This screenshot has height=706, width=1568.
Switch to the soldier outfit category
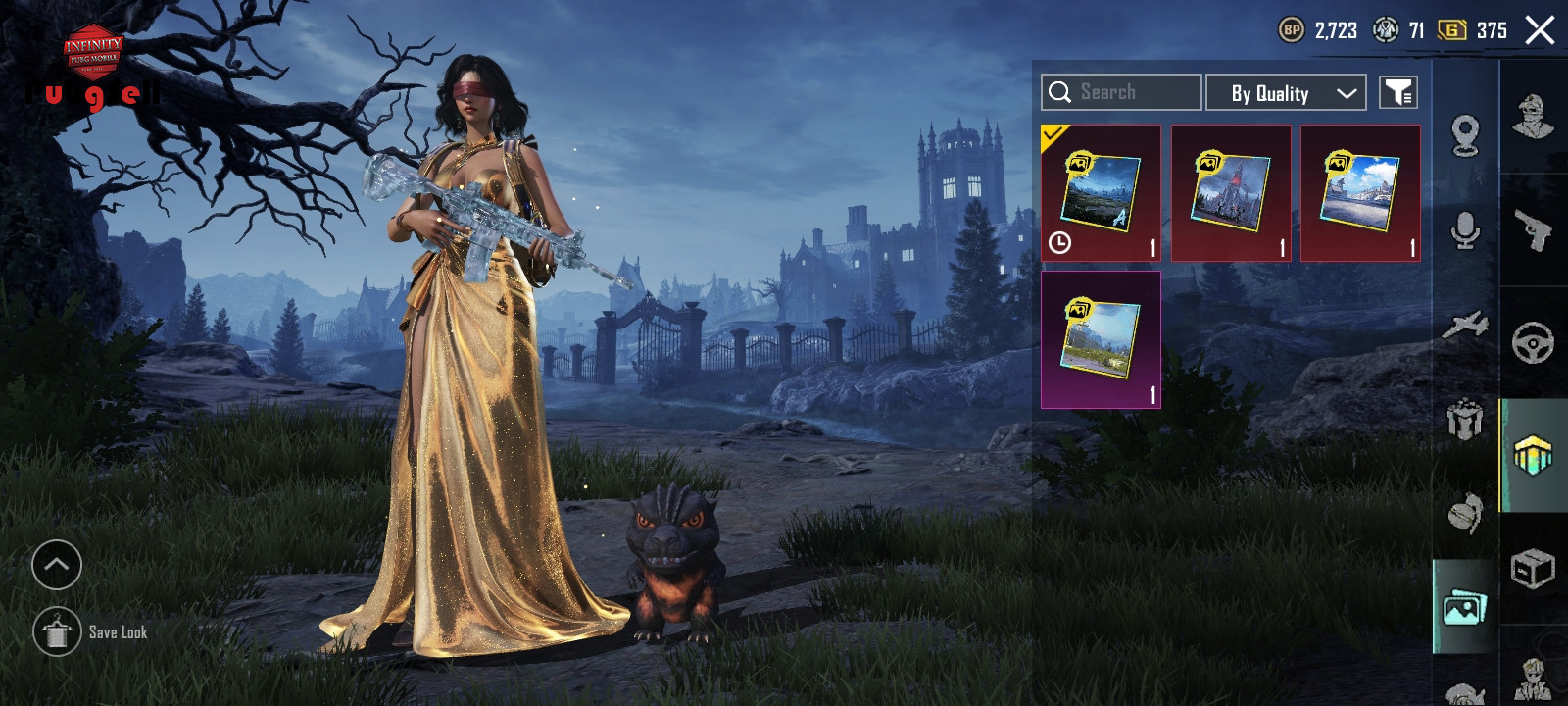click(1534, 118)
